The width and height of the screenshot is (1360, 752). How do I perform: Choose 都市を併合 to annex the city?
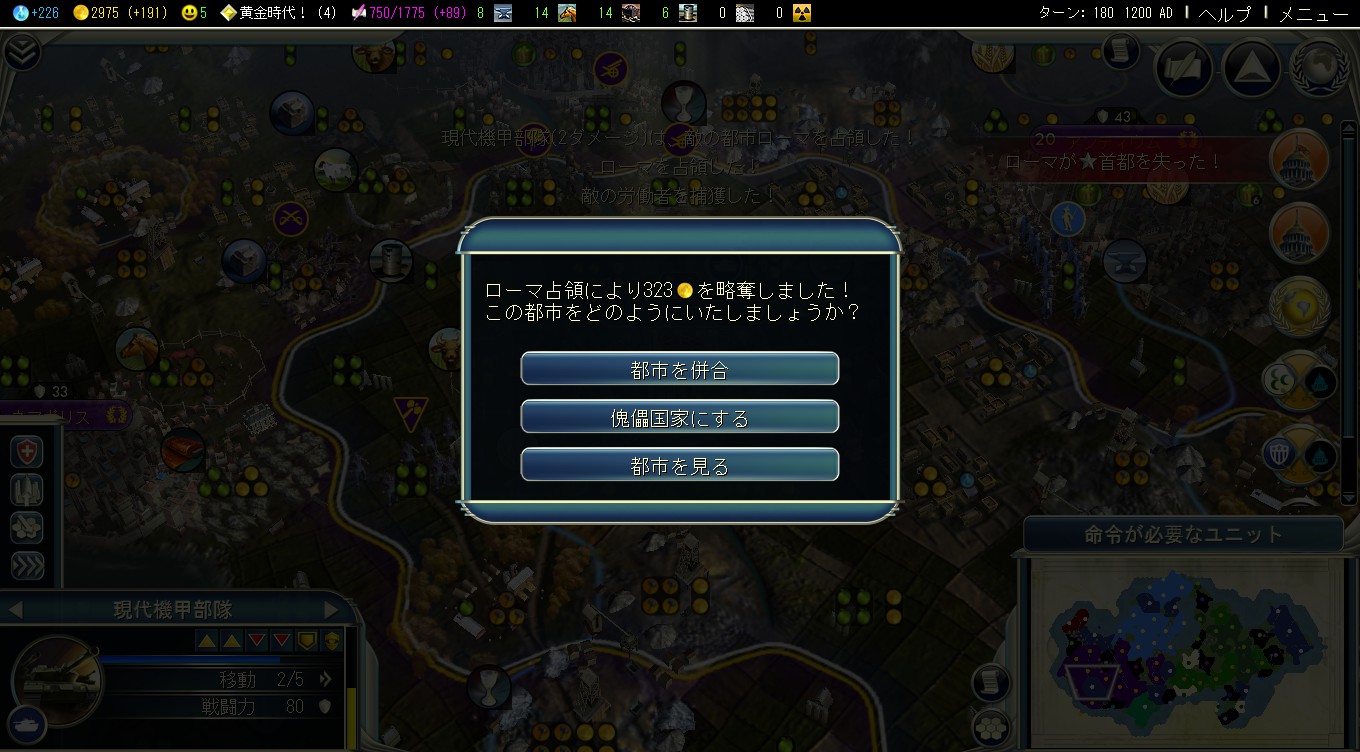[679, 369]
